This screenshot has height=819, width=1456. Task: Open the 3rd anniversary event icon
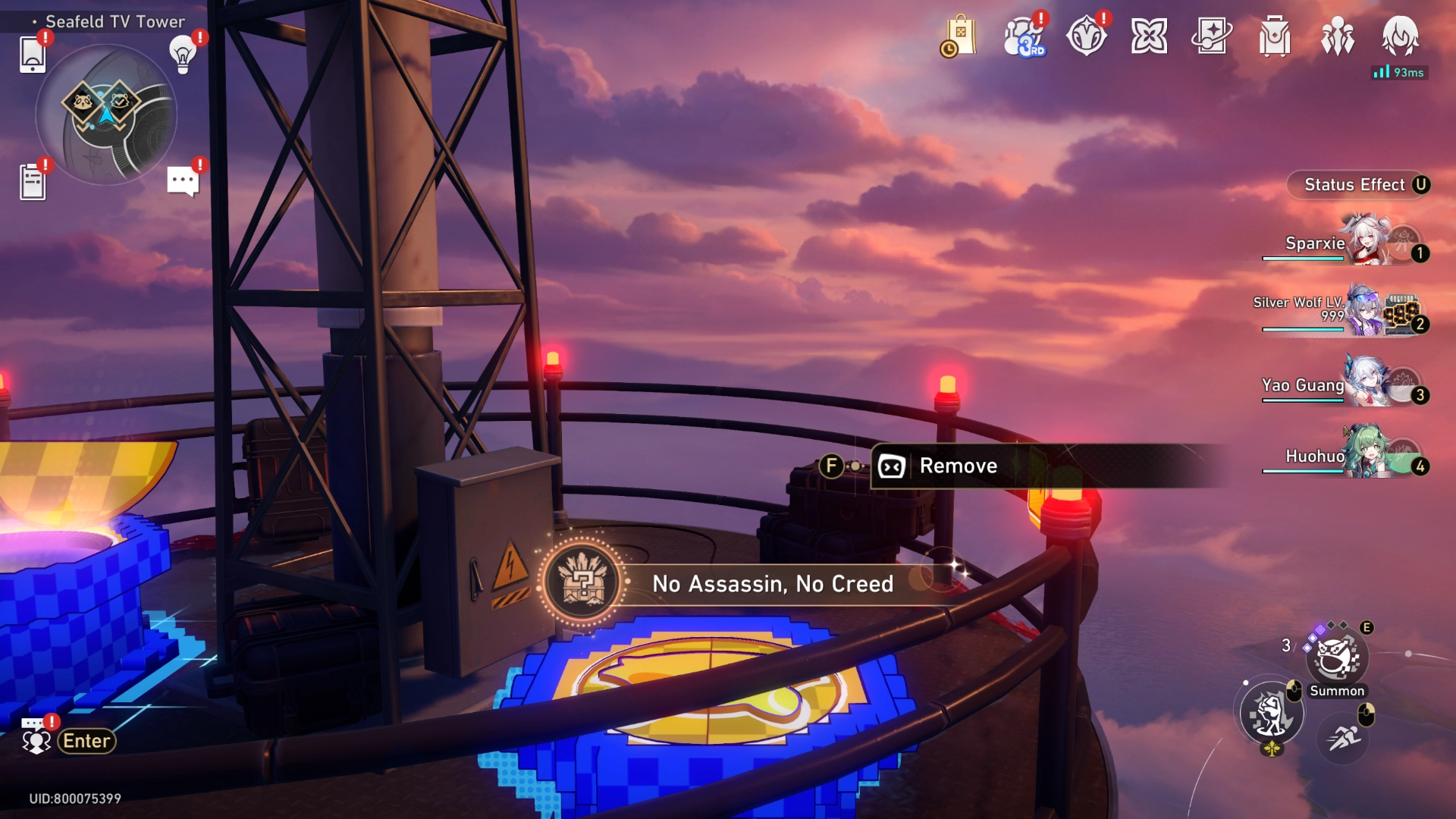[1024, 36]
